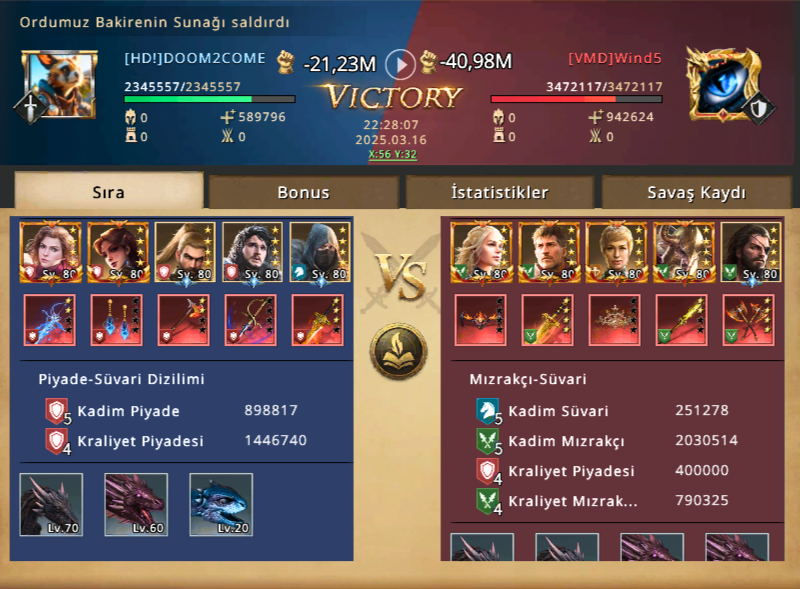This screenshot has width=800, height=589.
Task: Select the Lv.70 black dragon
Action: (51, 505)
